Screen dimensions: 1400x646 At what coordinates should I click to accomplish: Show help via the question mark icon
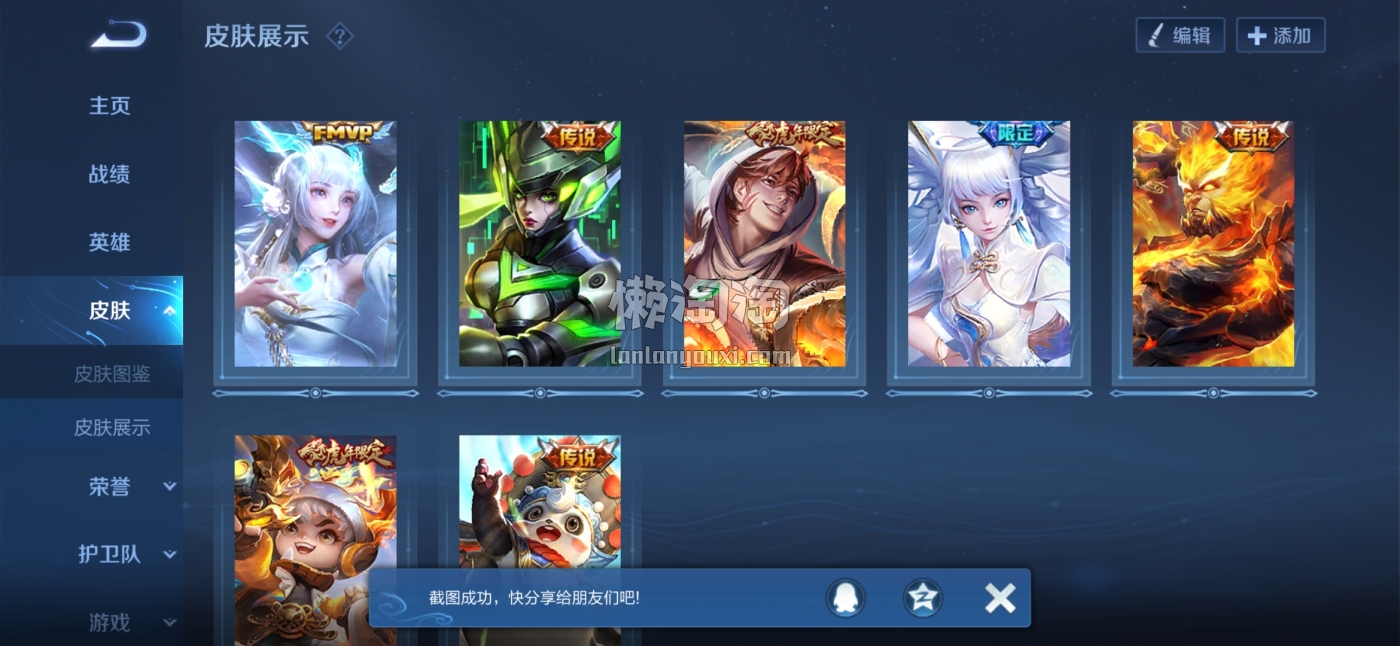tap(340, 37)
